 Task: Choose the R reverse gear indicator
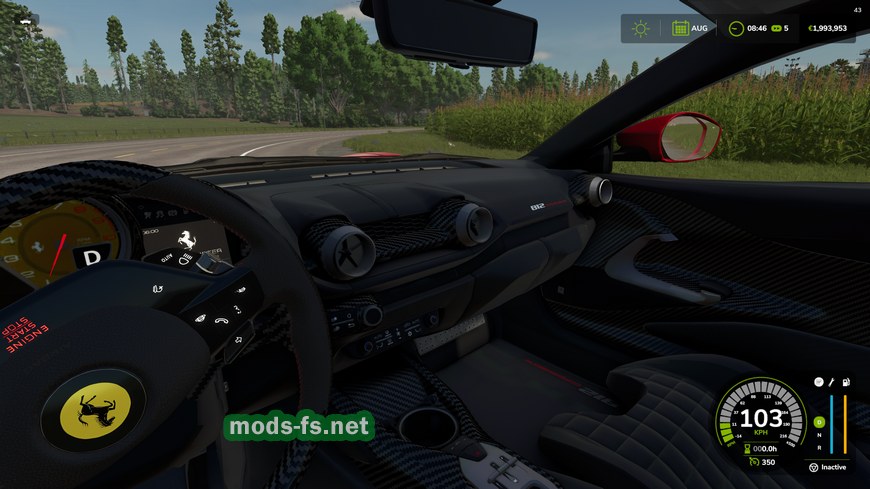(819, 447)
